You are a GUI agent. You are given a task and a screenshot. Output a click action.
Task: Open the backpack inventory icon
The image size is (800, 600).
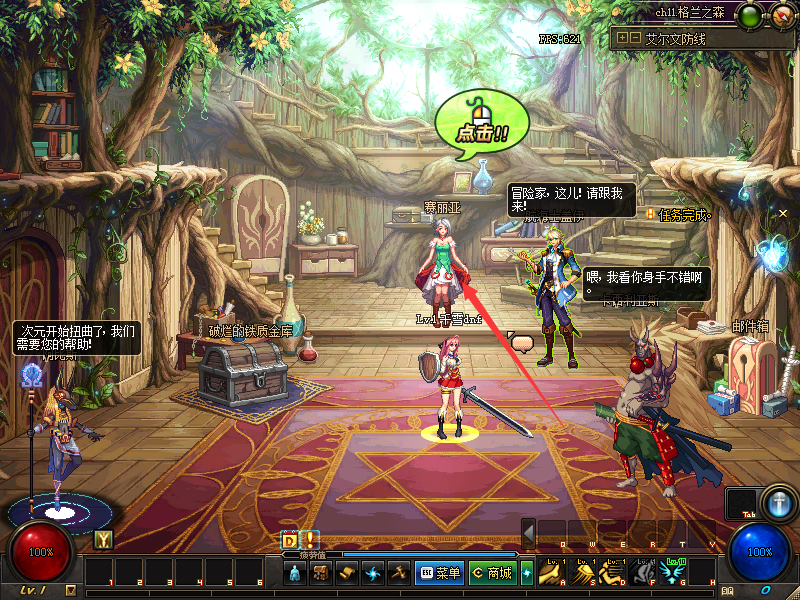click(x=321, y=573)
